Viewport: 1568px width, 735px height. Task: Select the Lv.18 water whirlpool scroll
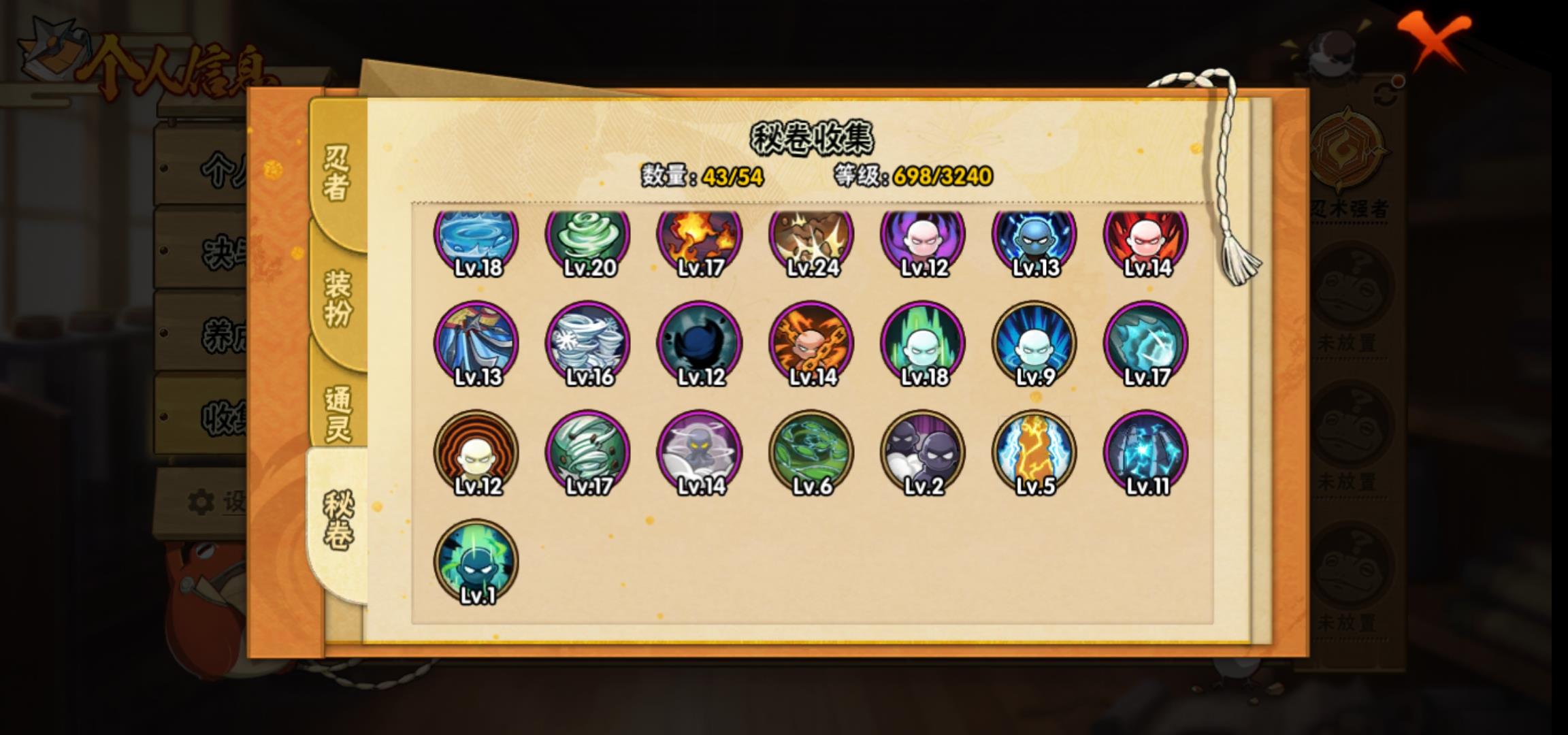476,238
